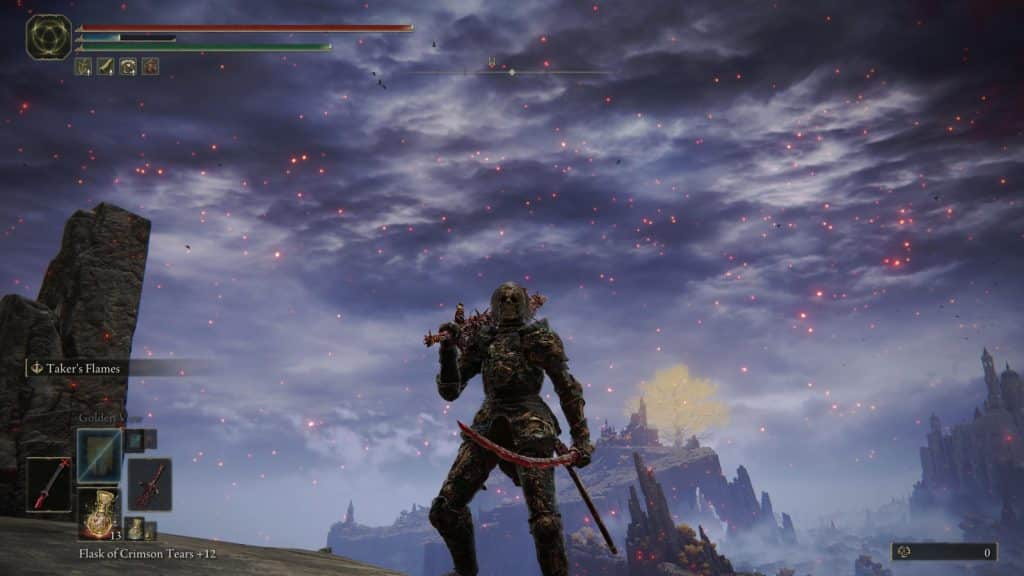This screenshot has width=1024, height=576.
Task: Click the sword-shaped buff status icon
Action: click(x=105, y=67)
